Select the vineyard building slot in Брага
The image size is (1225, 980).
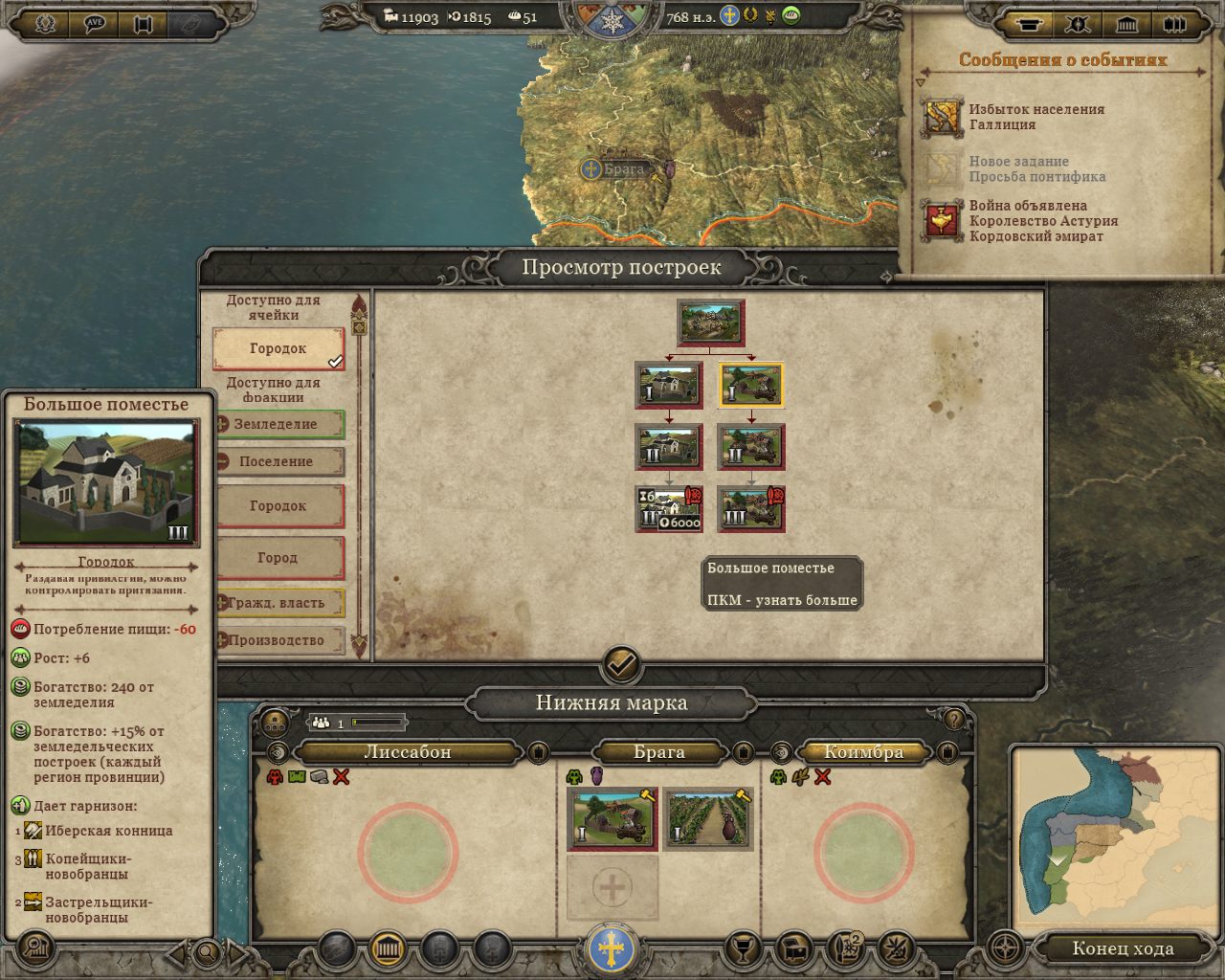708,819
